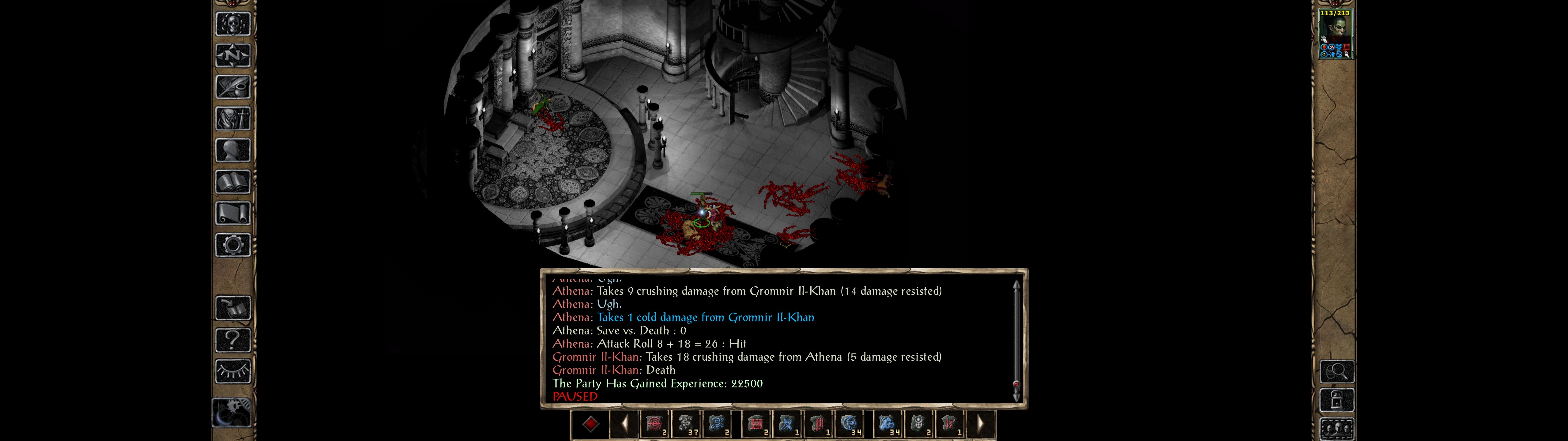Open the options gear button
1568x441 pixels.
click(232, 245)
